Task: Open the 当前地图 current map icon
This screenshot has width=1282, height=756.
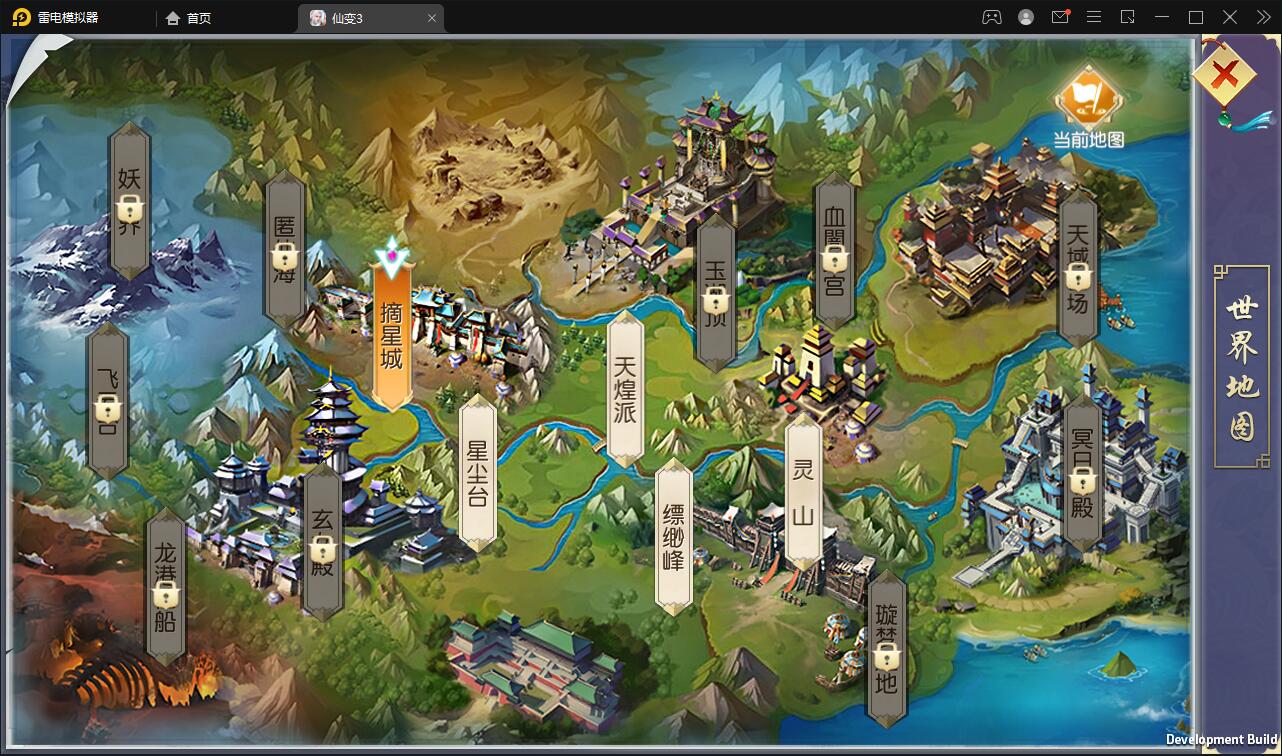Action: click(x=1088, y=100)
